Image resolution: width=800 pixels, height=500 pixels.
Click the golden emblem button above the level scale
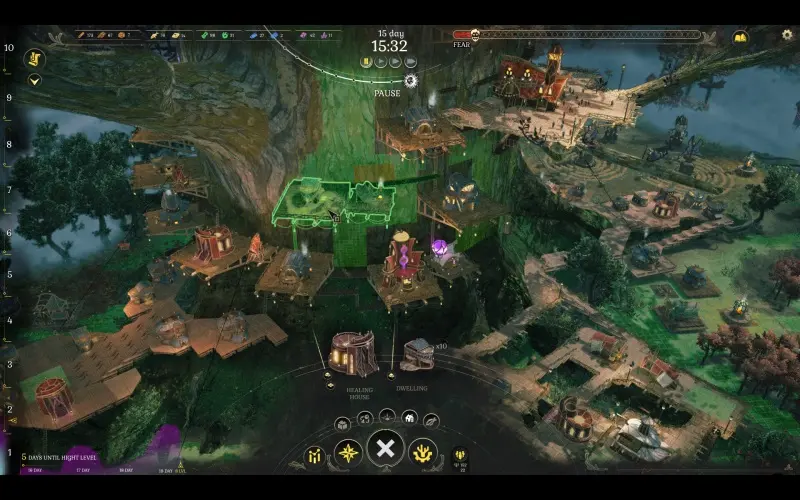click(x=34, y=58)
